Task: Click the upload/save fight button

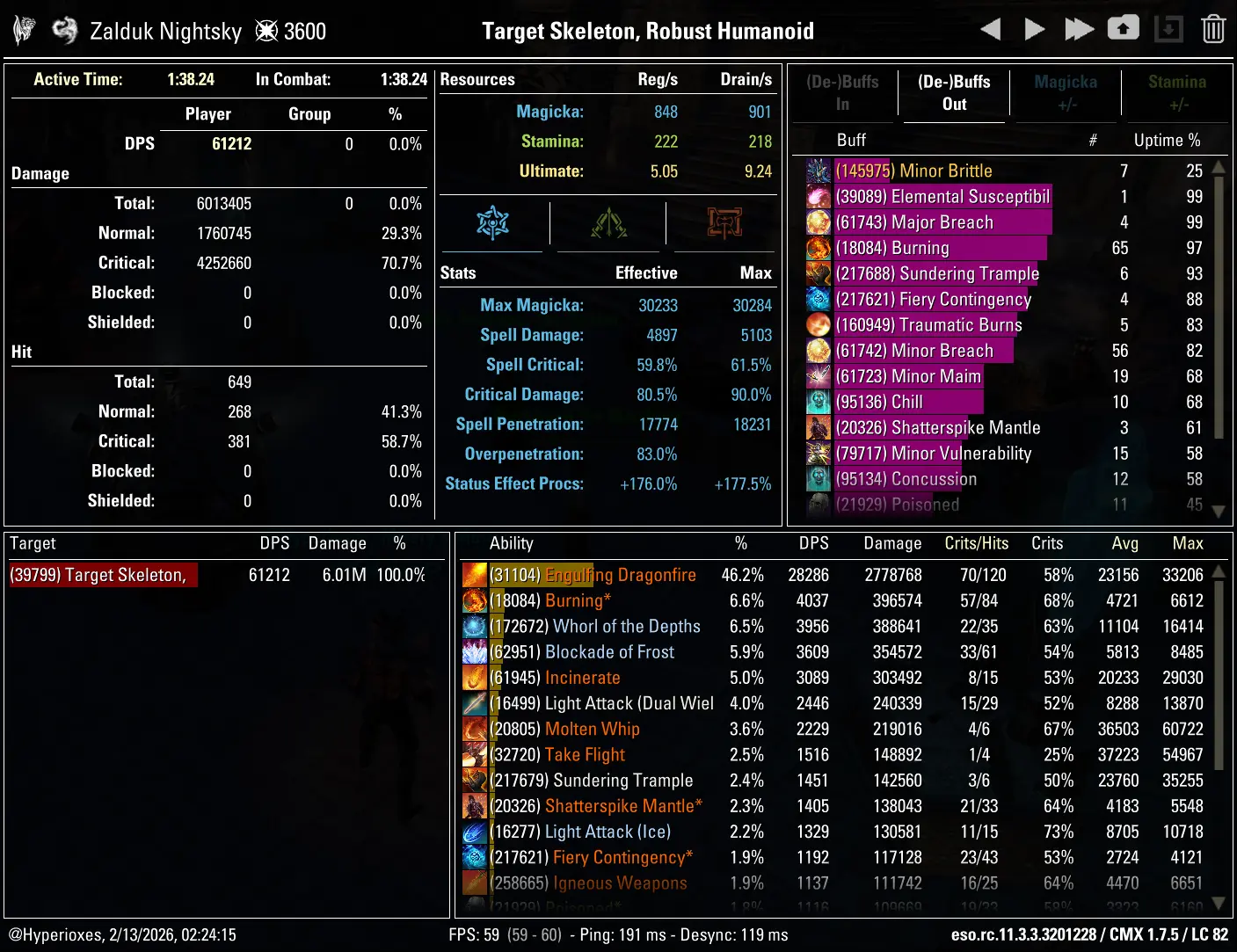Action: tap(1123, 29)
